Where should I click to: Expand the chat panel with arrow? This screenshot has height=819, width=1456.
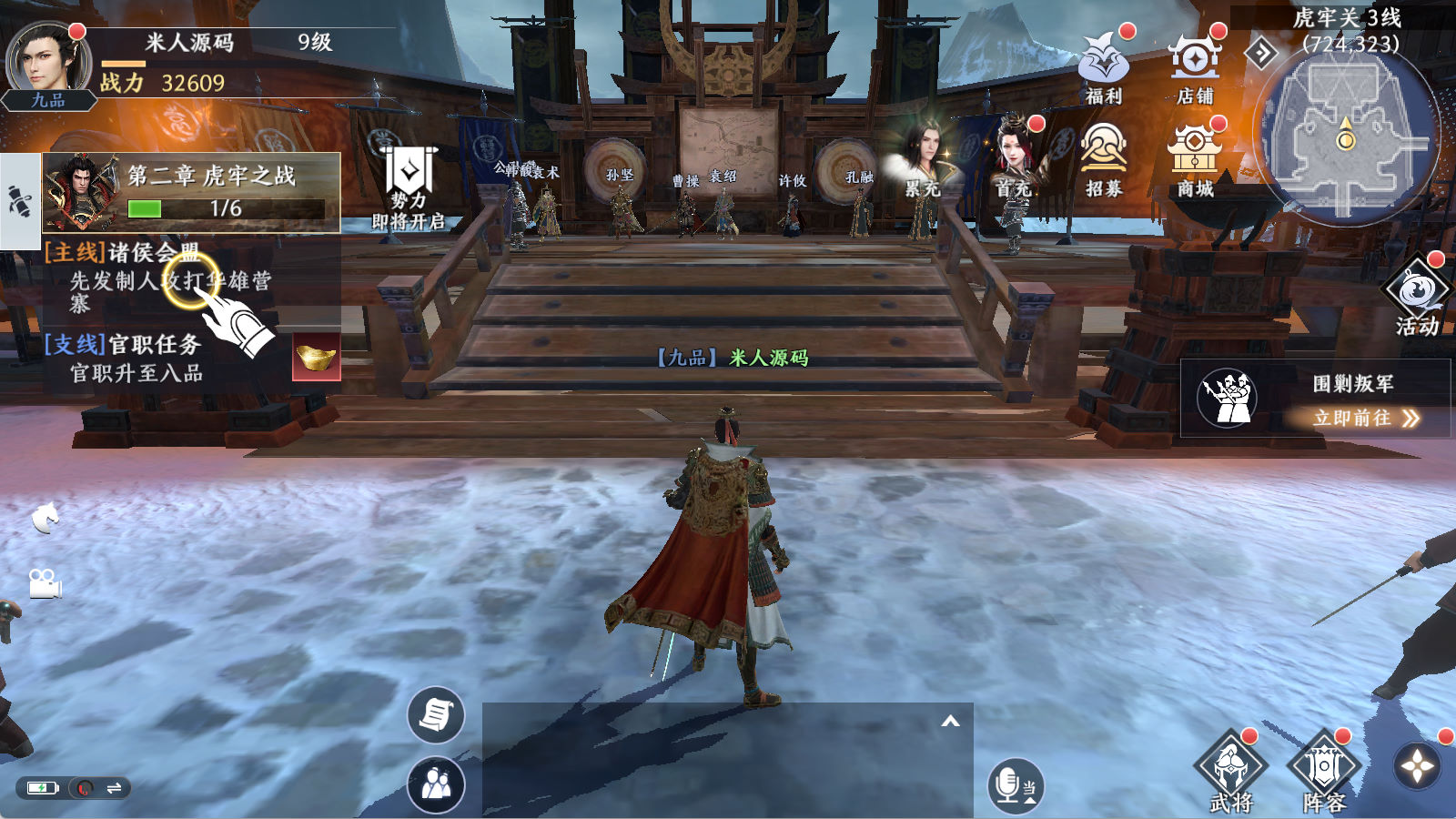click(x=950, y=722)
